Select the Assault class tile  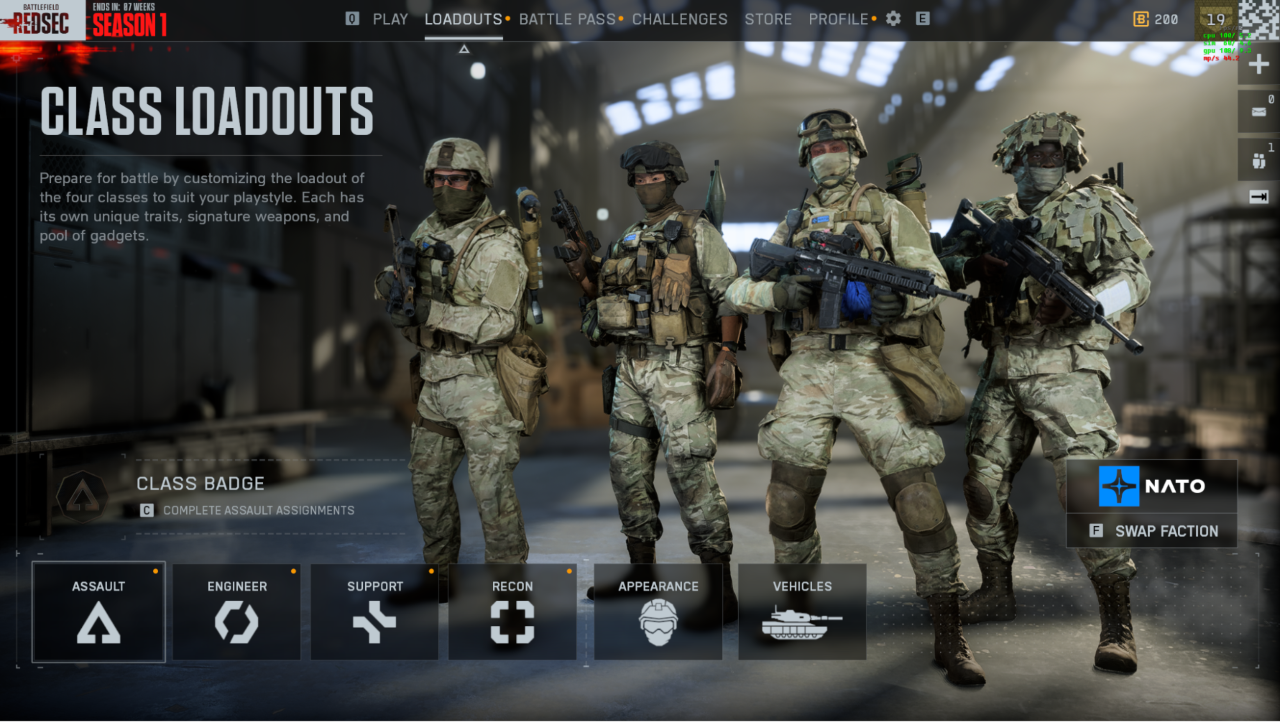tap(99, 611)
